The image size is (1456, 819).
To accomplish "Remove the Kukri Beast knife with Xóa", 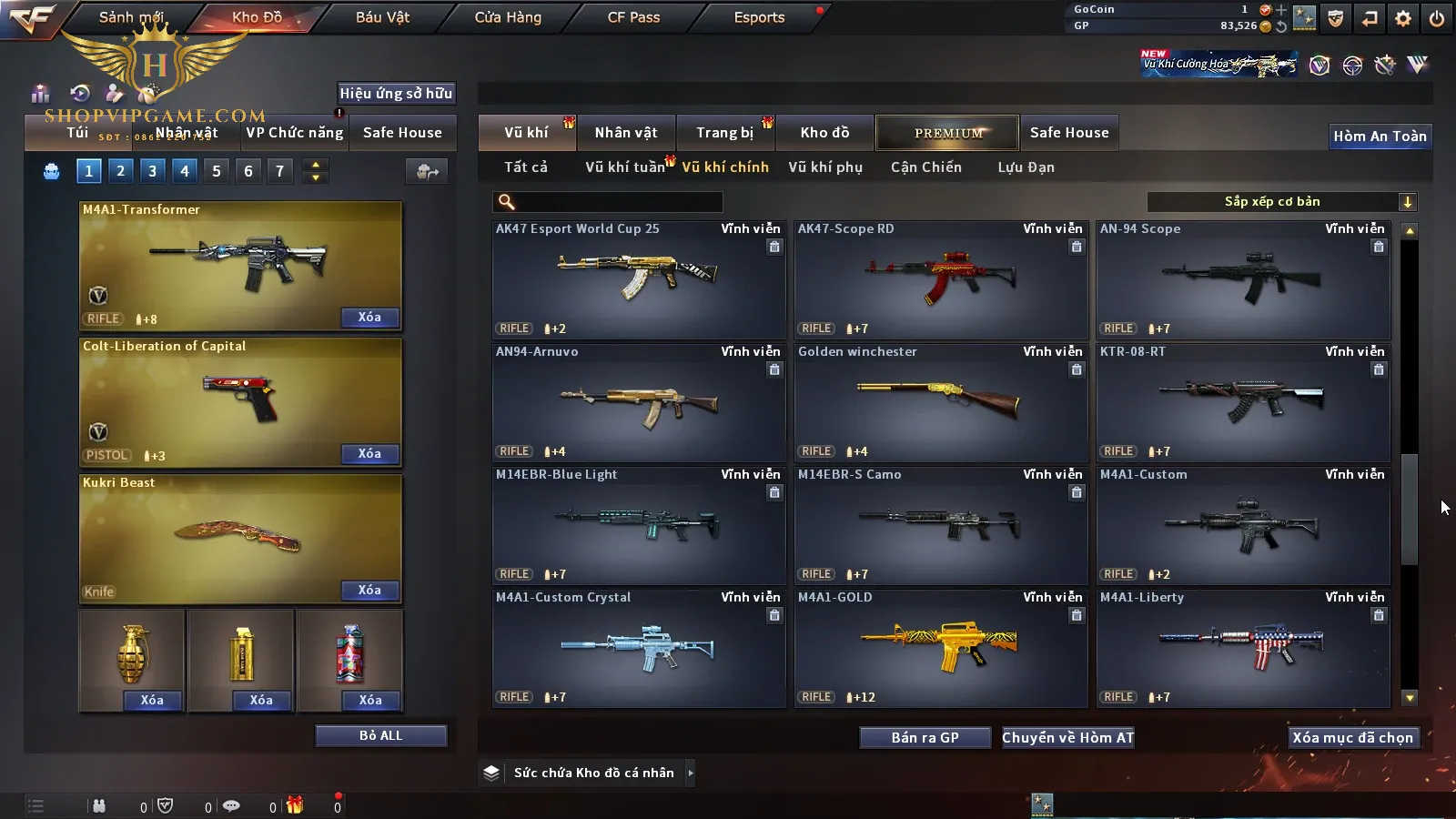I will click(x=369, y=591).
